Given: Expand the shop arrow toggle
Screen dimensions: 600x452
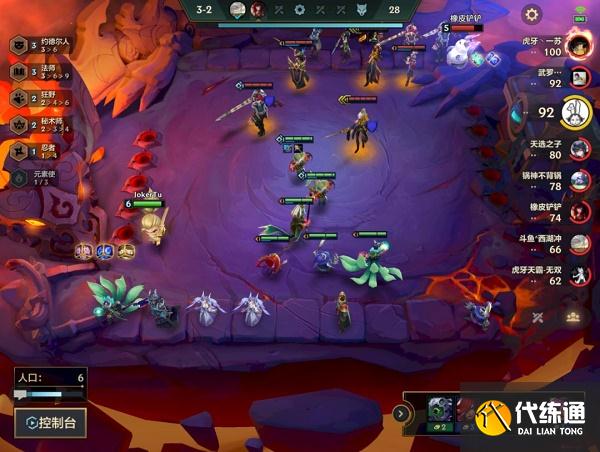Looking at the screenshot, I should 400,412.
